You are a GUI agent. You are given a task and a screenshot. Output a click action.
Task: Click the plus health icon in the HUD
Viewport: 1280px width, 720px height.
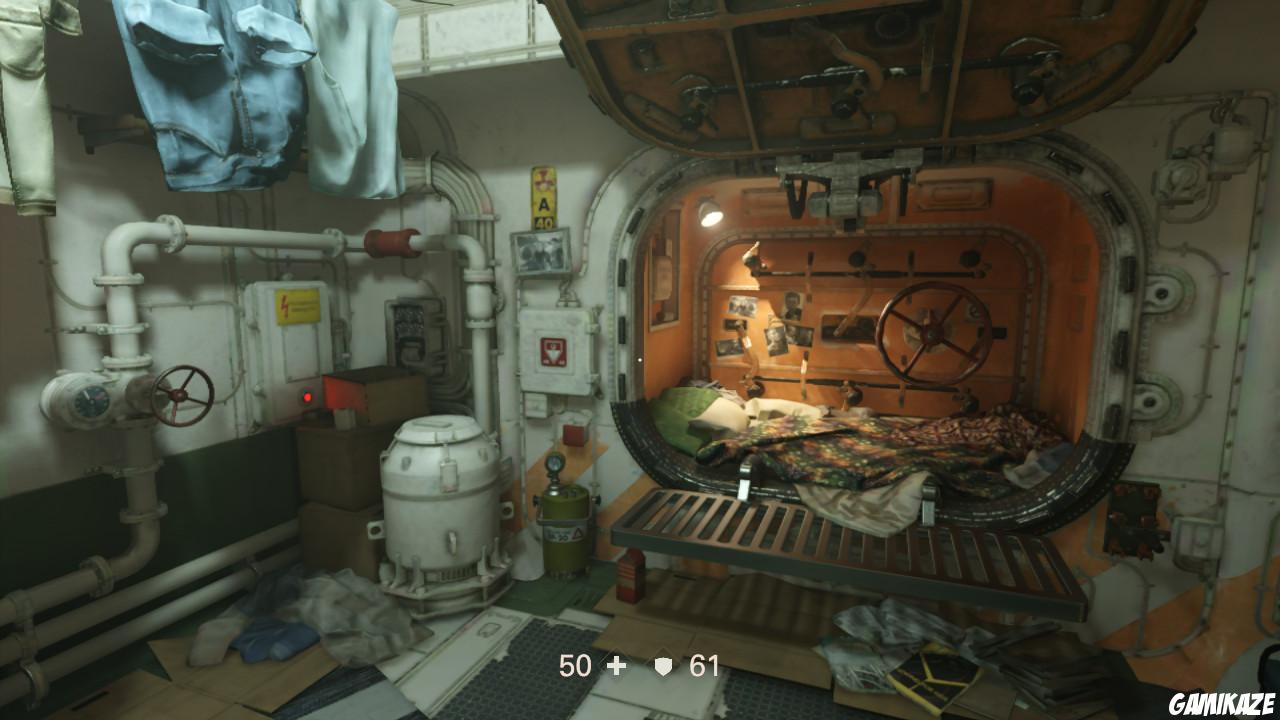click(x=616, y=663)
